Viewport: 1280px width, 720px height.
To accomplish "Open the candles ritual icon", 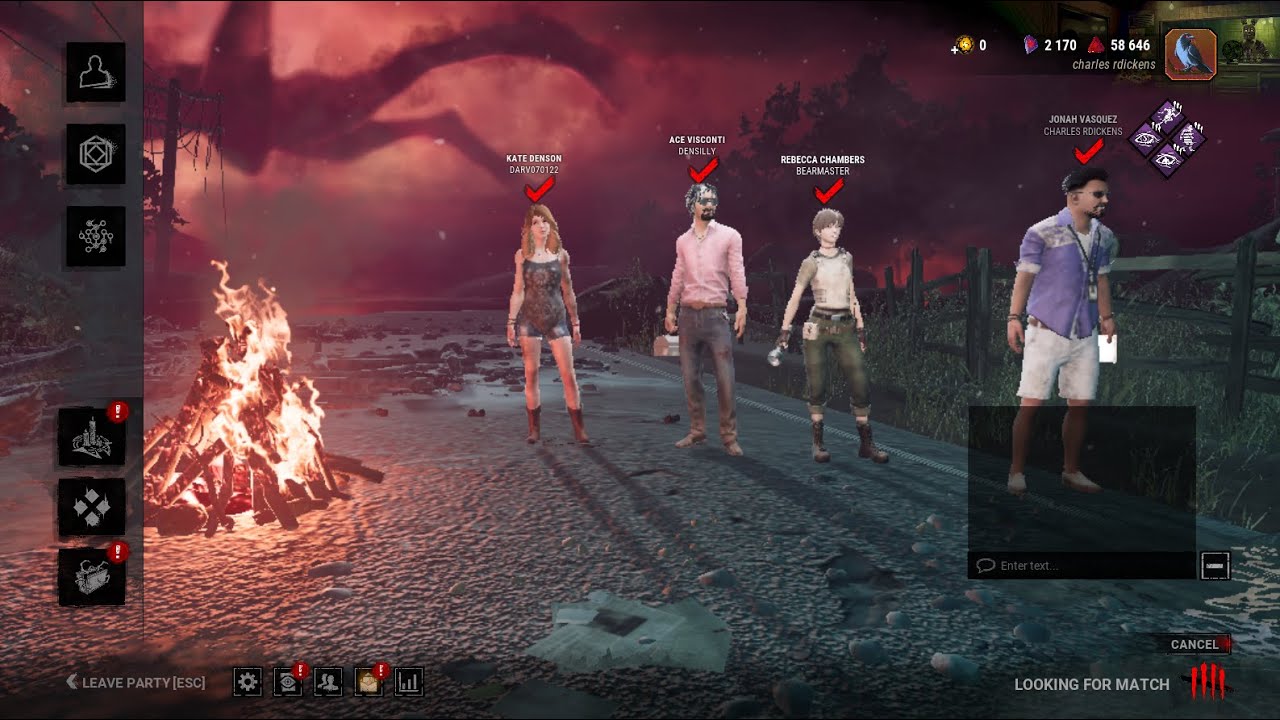I will (x=92, y=437).
